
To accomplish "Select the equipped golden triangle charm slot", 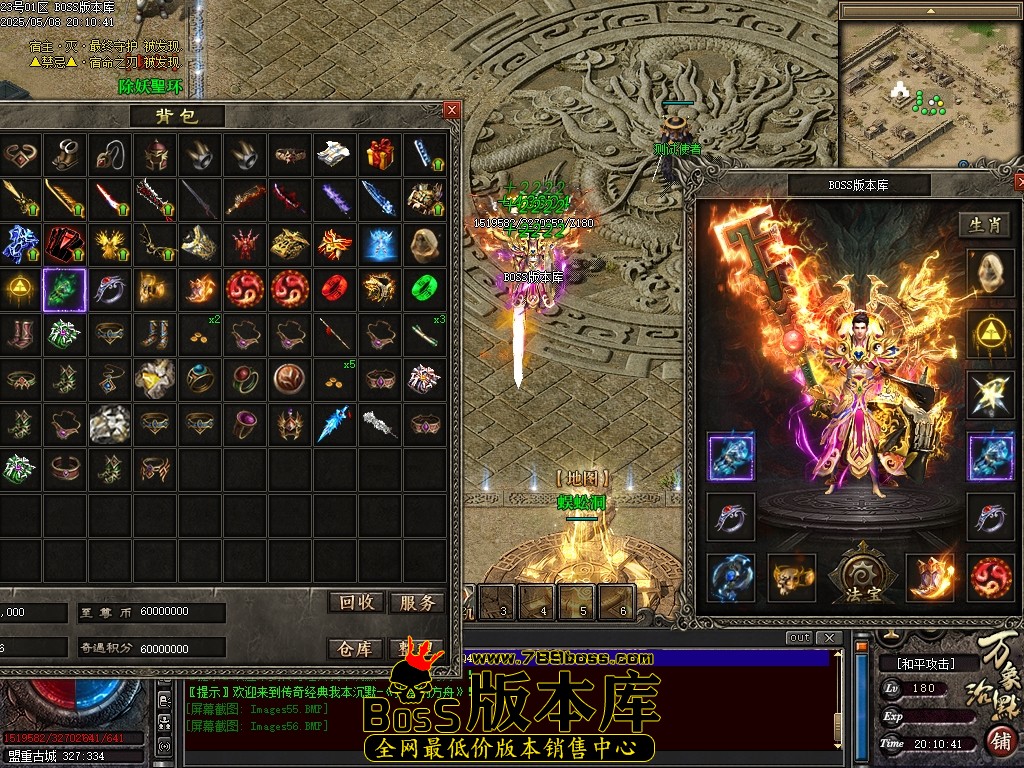I will click(990, 334).
